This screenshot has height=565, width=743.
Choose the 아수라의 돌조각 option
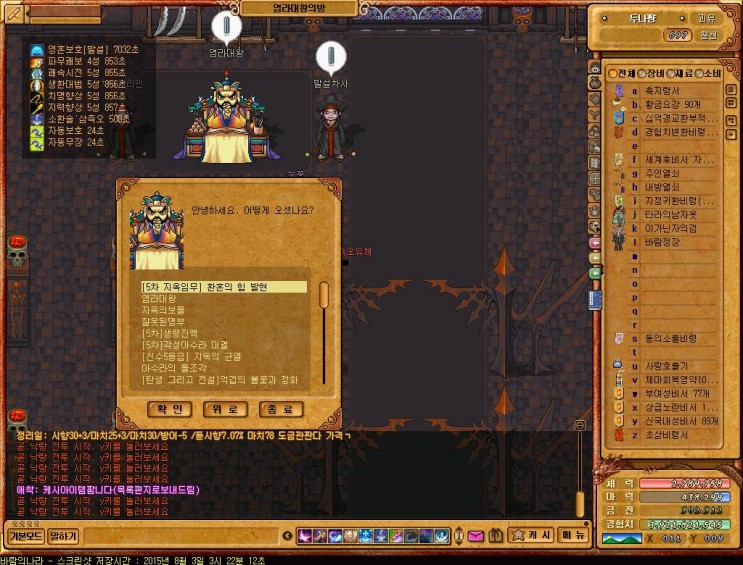[172, 368]
